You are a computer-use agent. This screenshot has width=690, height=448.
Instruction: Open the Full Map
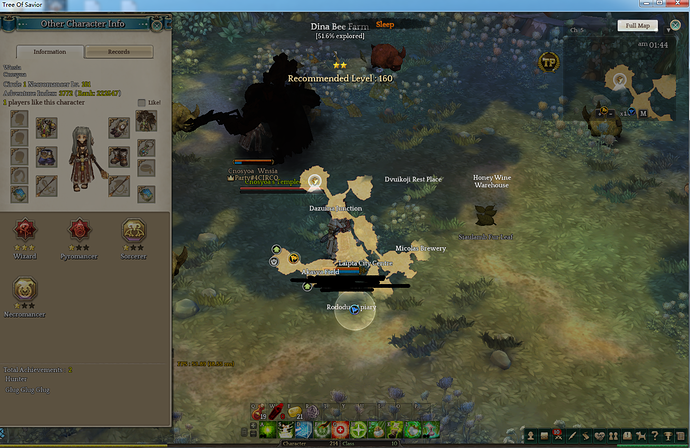click(x=636, y=25)
